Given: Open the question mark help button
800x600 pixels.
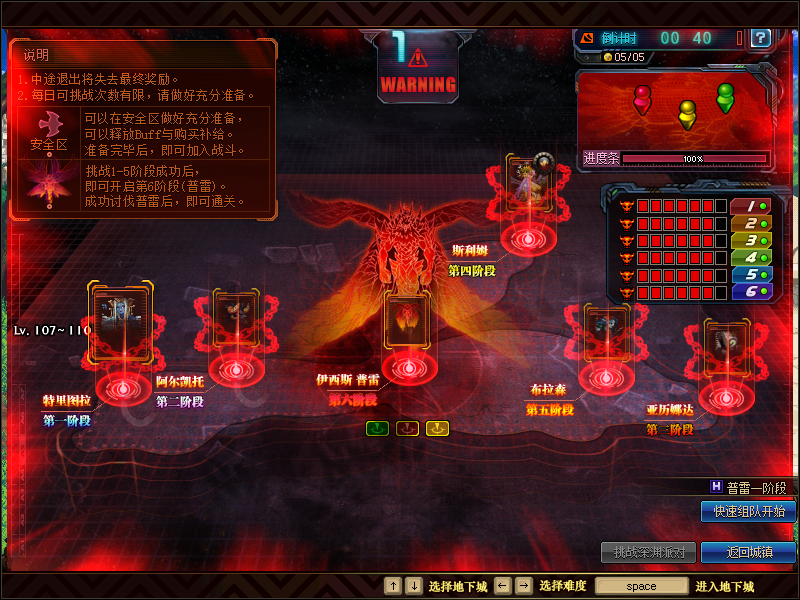Looking at the screenshot, I should click(760, 38).
